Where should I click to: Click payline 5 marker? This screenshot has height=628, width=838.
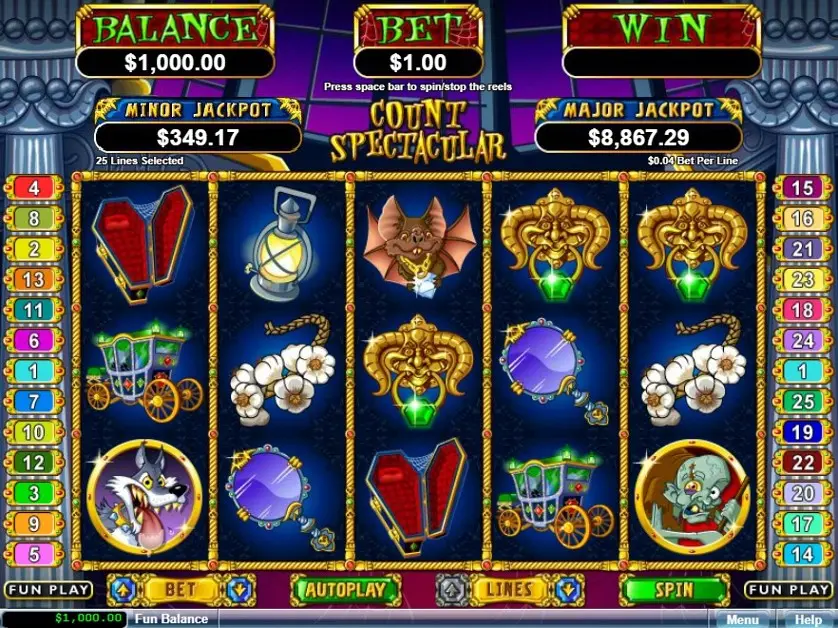click(34, 553)
